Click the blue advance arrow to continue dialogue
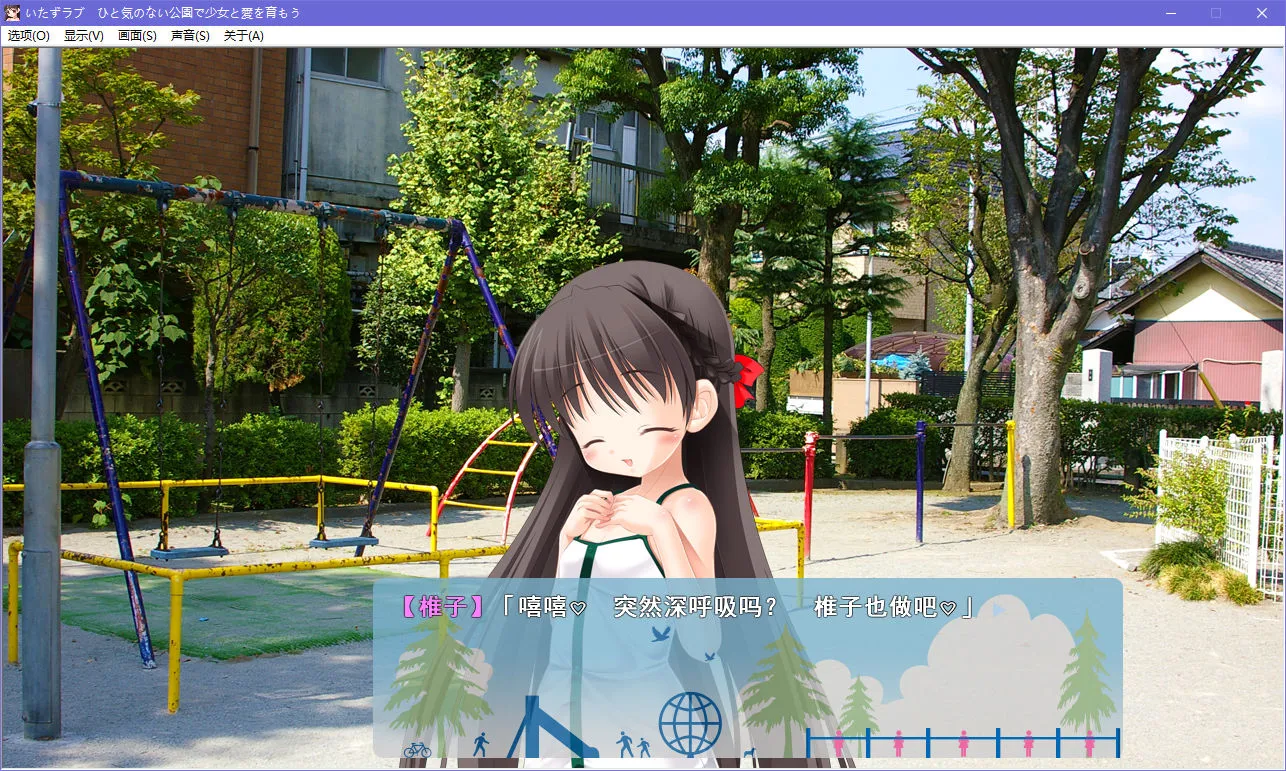 (x=996, y=610)
